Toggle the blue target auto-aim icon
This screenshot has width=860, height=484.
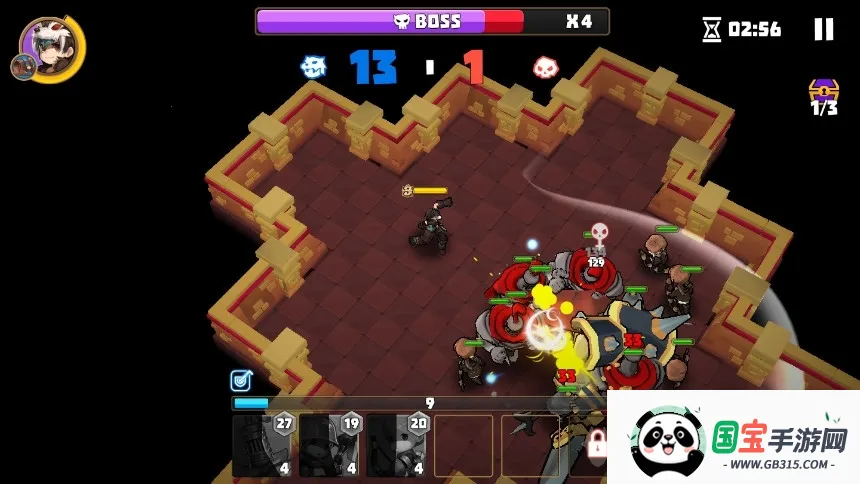coord(240,380)
